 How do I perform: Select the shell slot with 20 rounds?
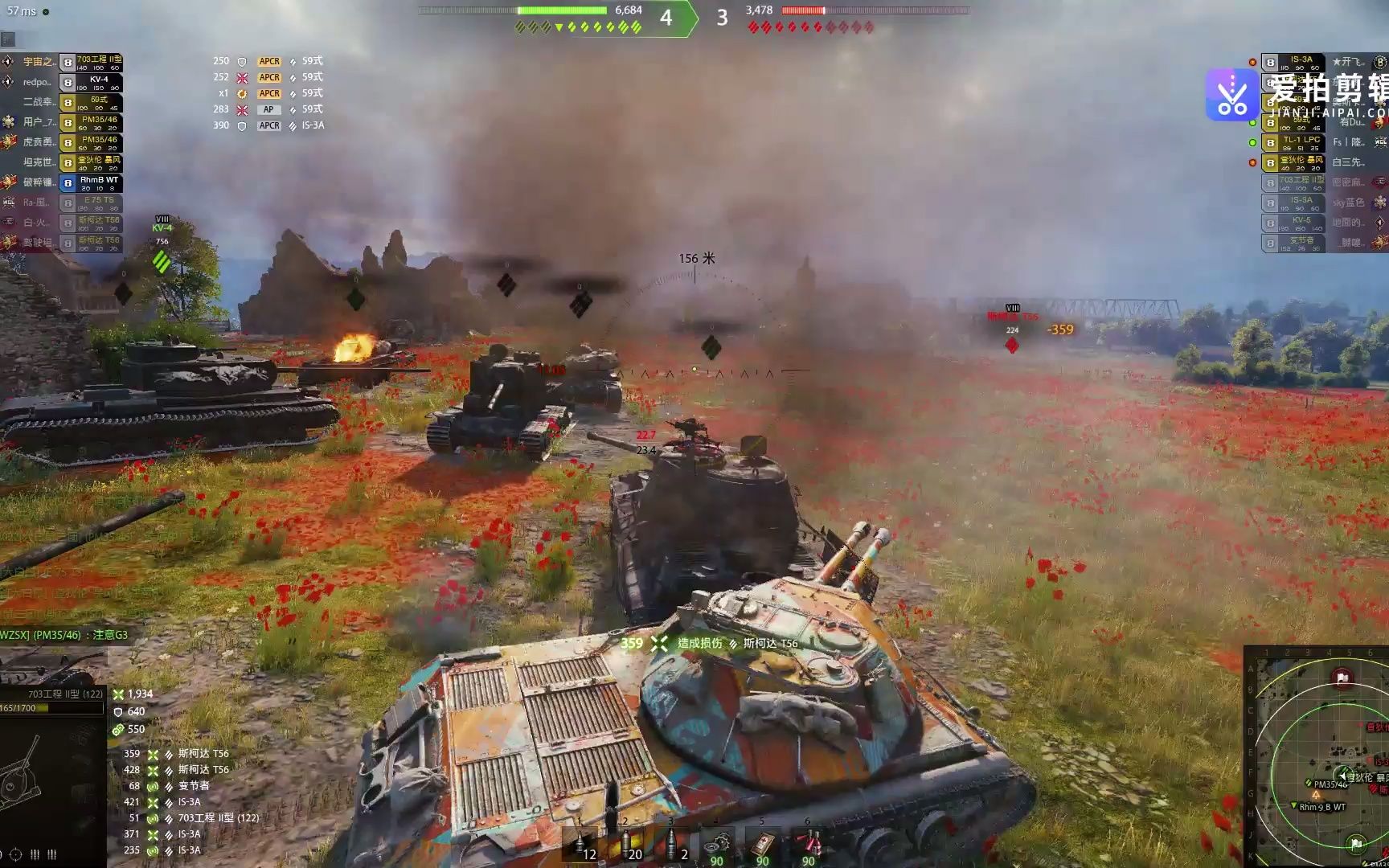[626, 845]
